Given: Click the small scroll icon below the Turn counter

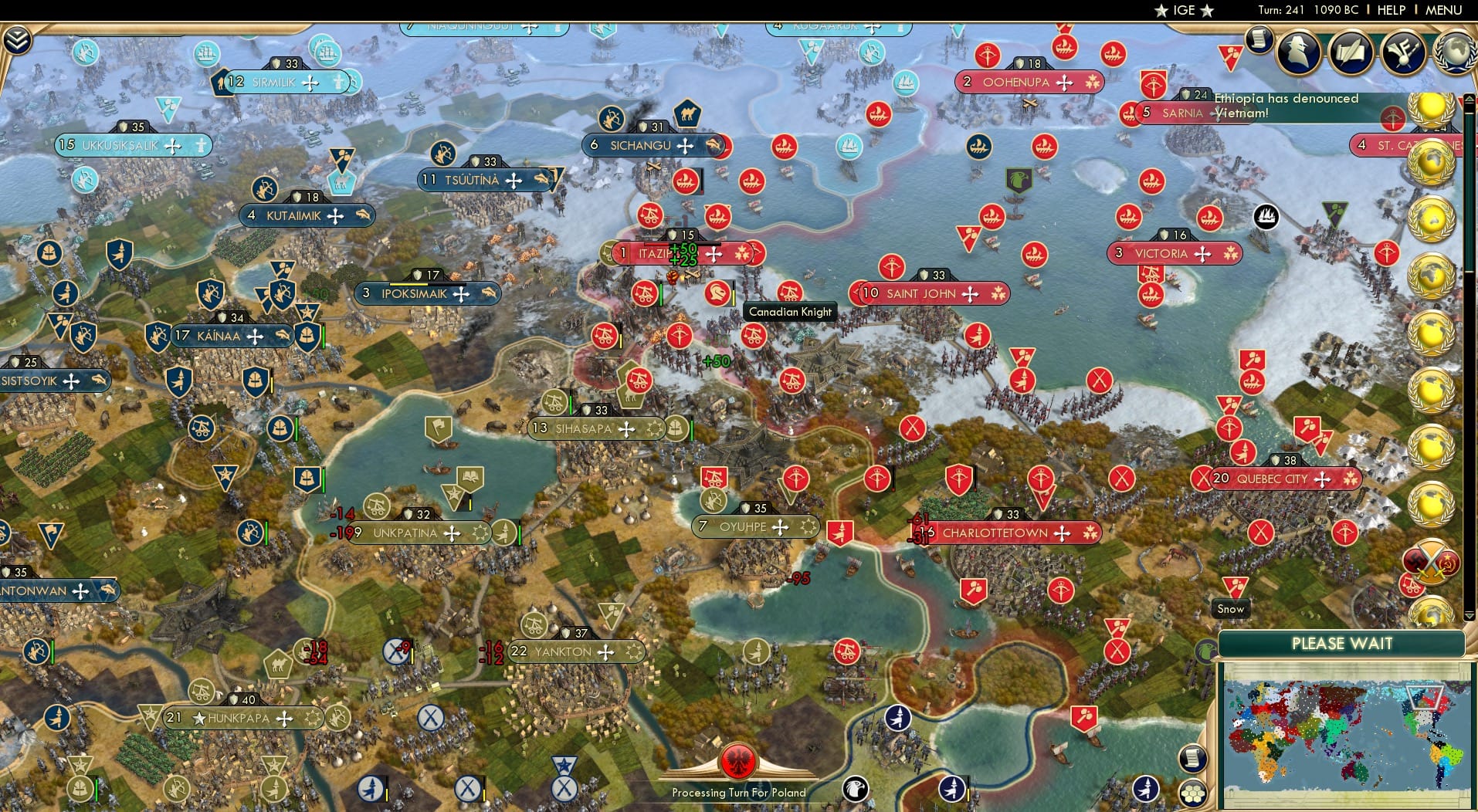Looking at the screenshot, I should pyautogui.click(x=1260, y=40).
